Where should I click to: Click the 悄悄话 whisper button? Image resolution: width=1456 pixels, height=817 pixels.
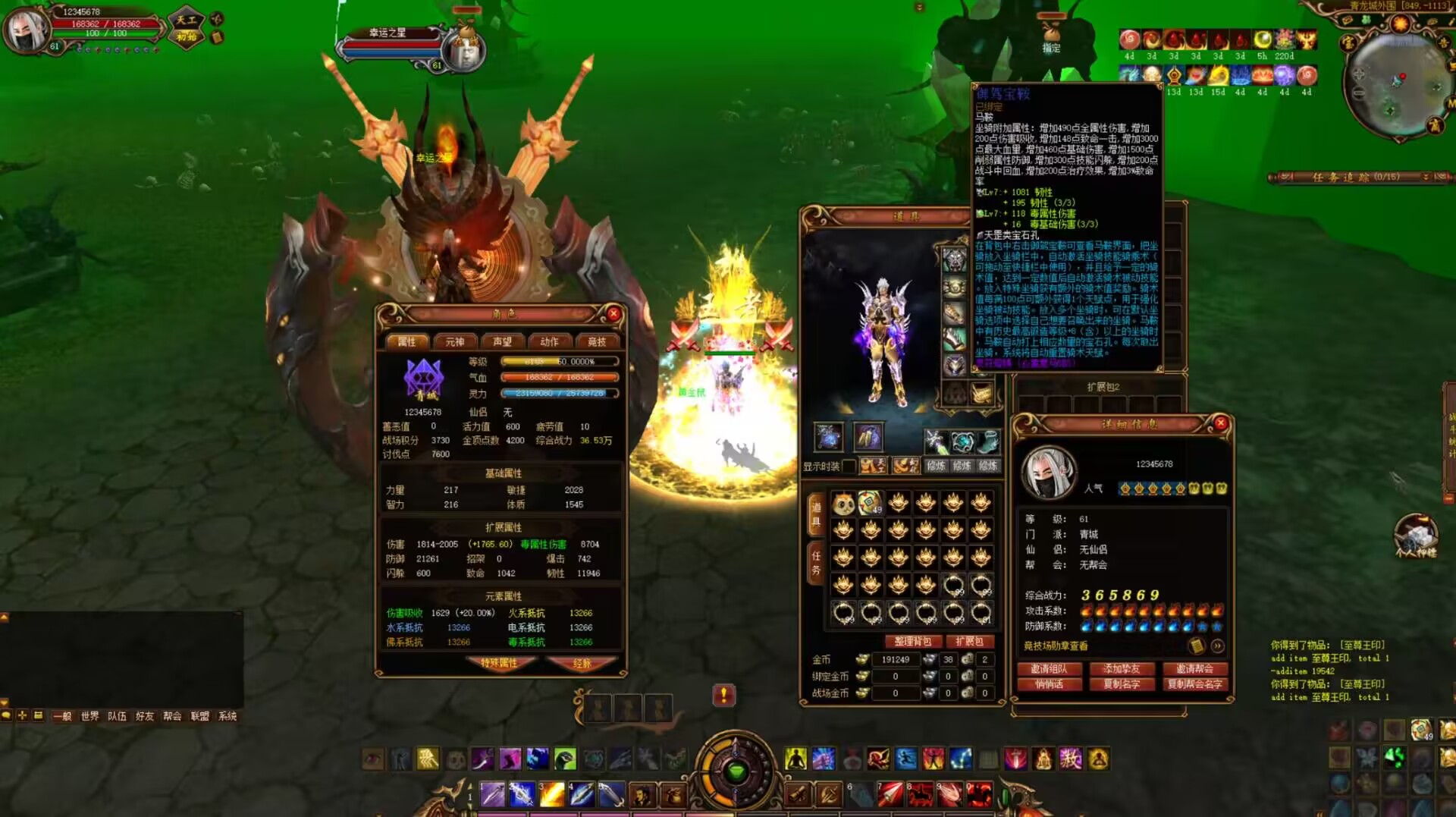point(1049,684)
